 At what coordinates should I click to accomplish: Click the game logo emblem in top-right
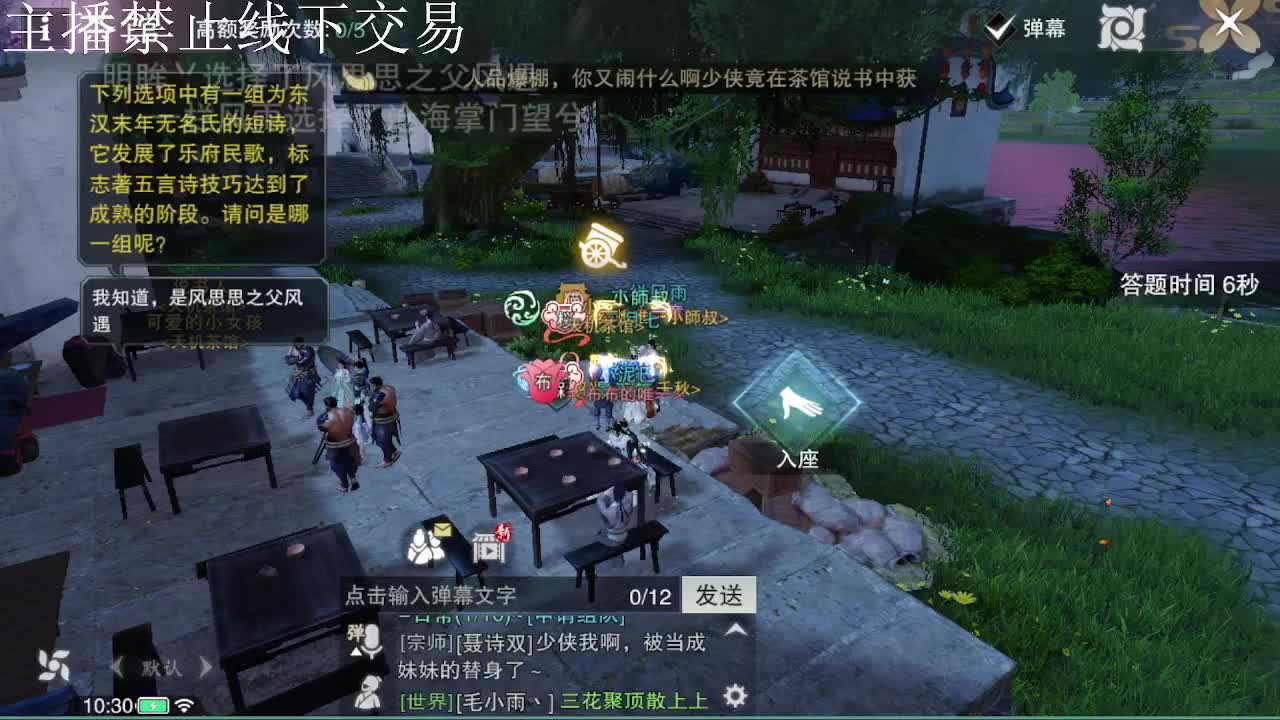coord(1120,25)
